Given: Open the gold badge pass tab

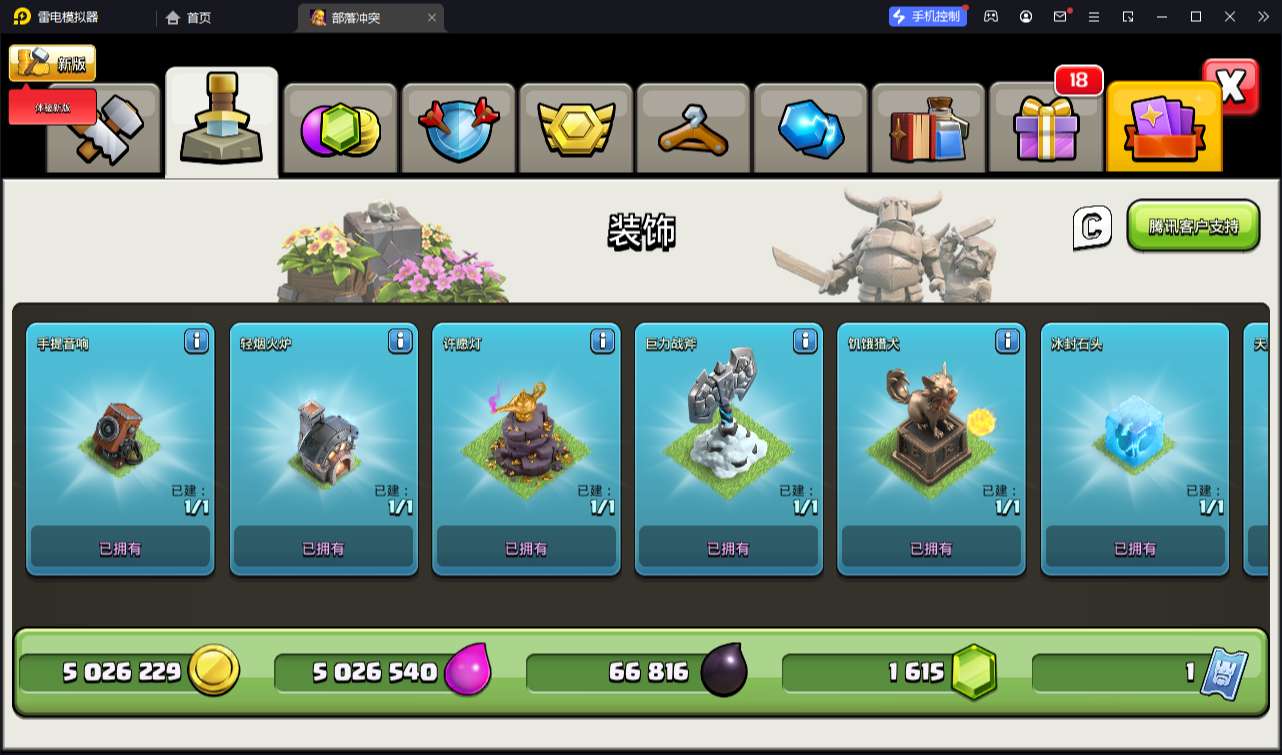Looking at the screenshot, I should pyautogui.click(x=575, y=129).
